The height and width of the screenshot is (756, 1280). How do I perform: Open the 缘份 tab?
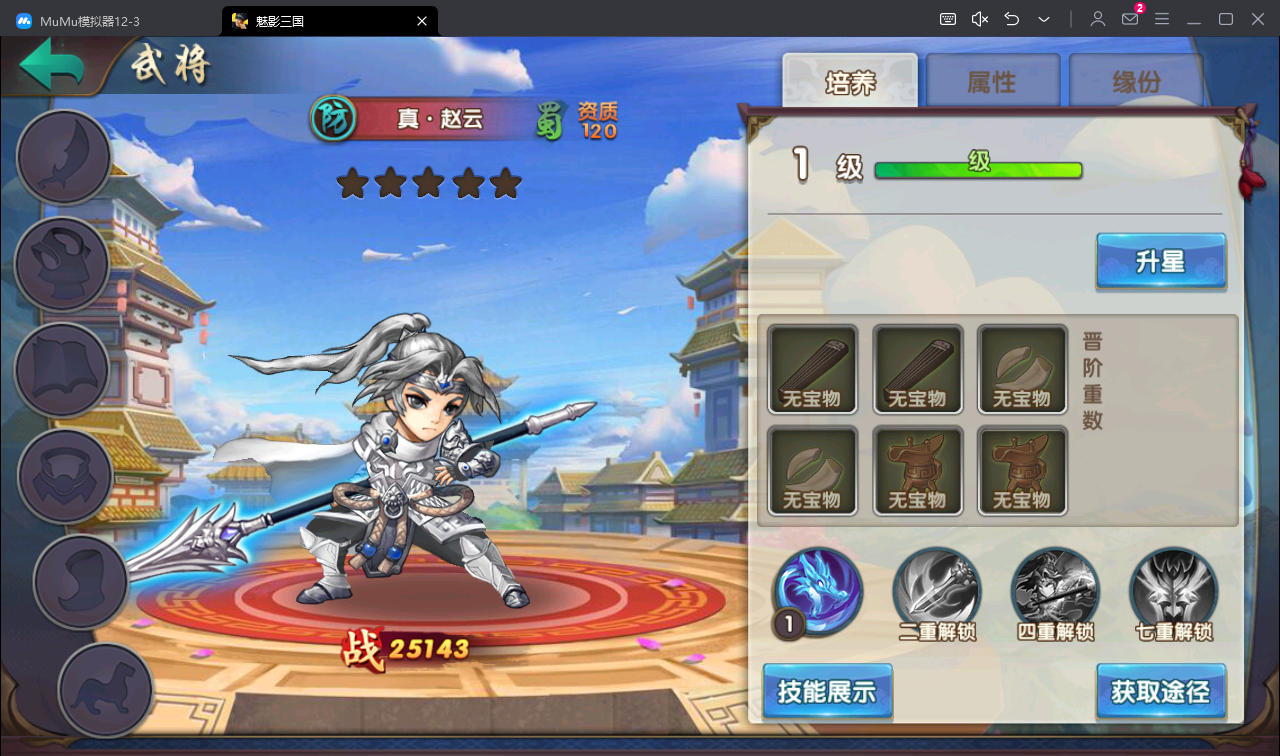point(1136,82)
